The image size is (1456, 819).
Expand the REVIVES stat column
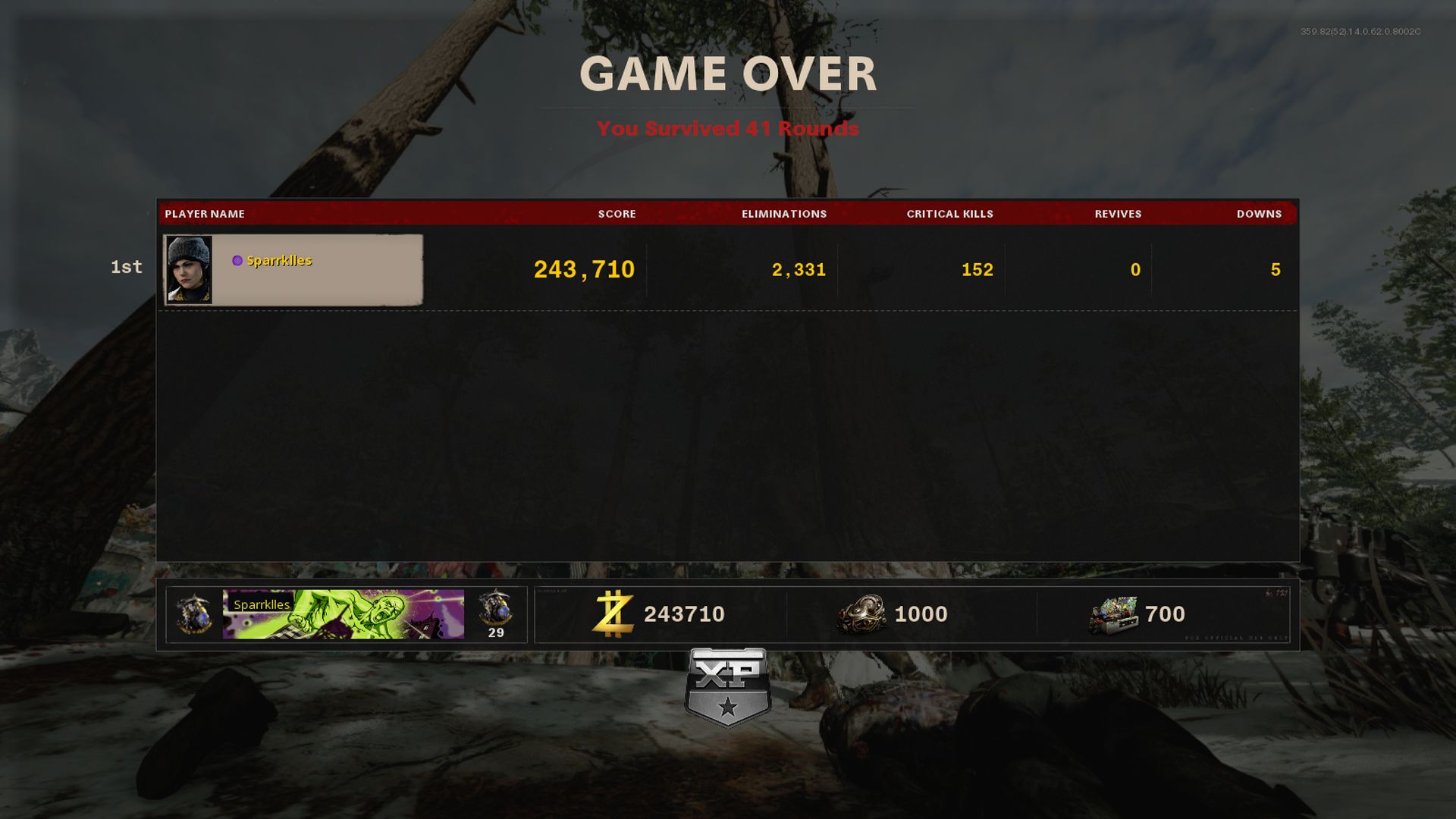click(1119, 214)
